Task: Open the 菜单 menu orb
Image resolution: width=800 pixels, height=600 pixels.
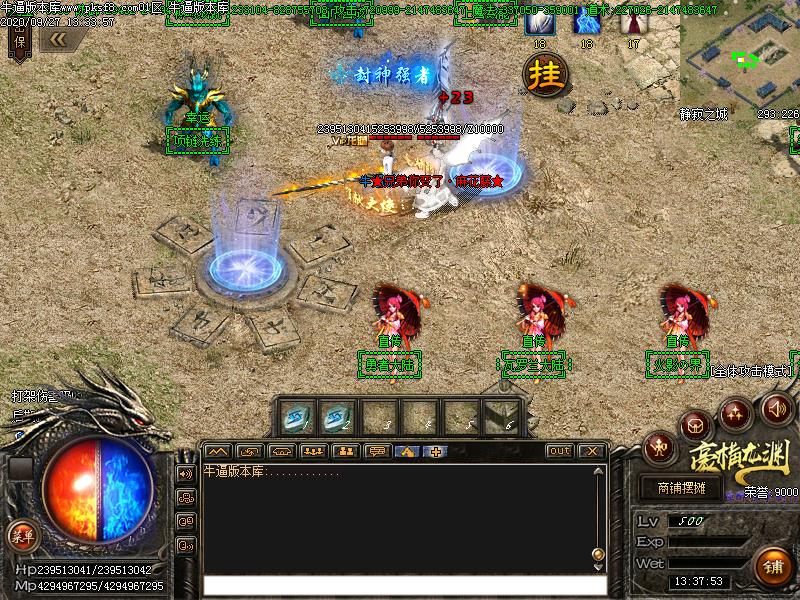Action: click(21, 534)
